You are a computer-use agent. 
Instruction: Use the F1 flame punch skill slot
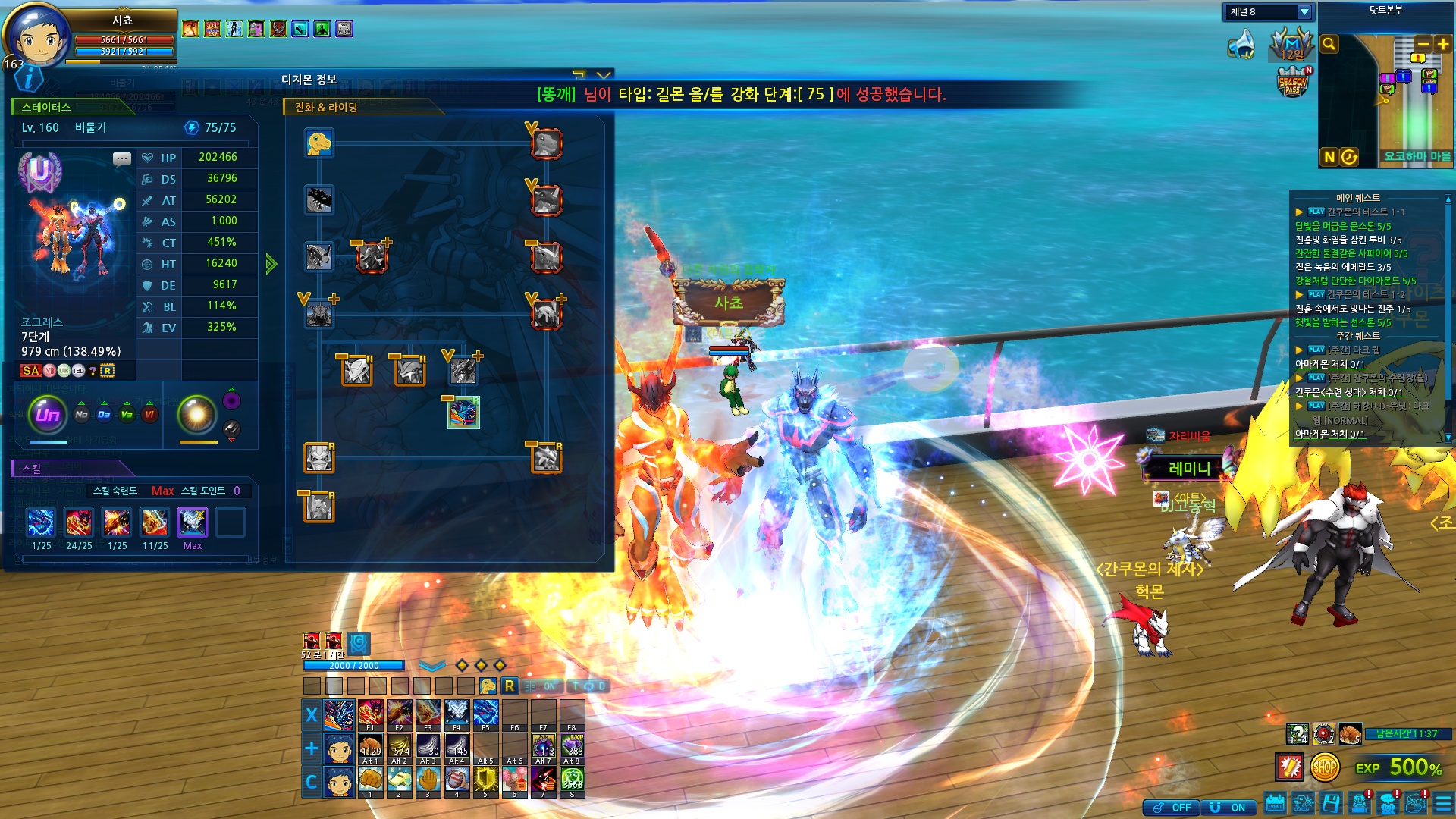point(370,714)
